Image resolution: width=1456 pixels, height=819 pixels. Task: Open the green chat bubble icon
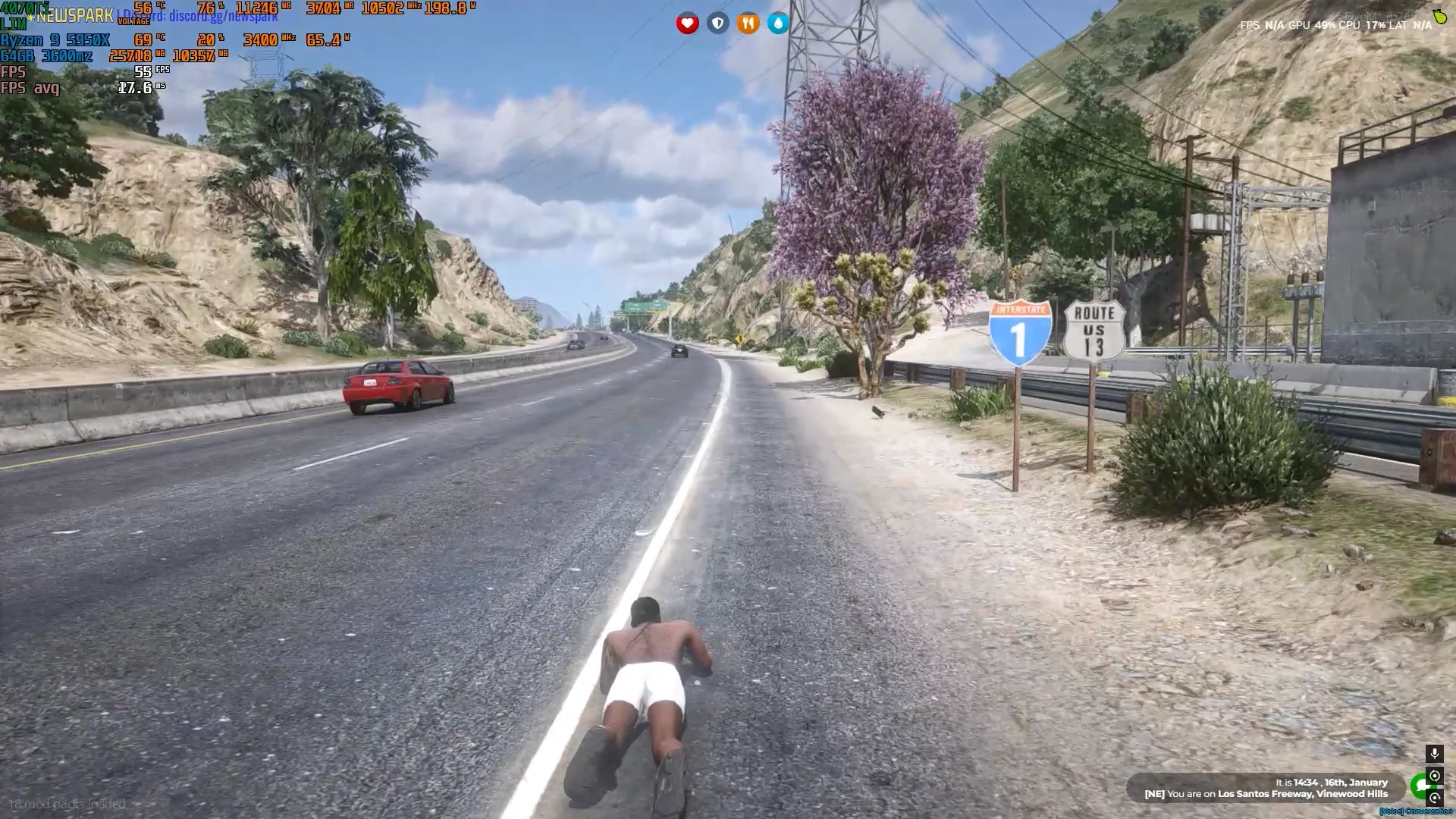[1418, 786]
